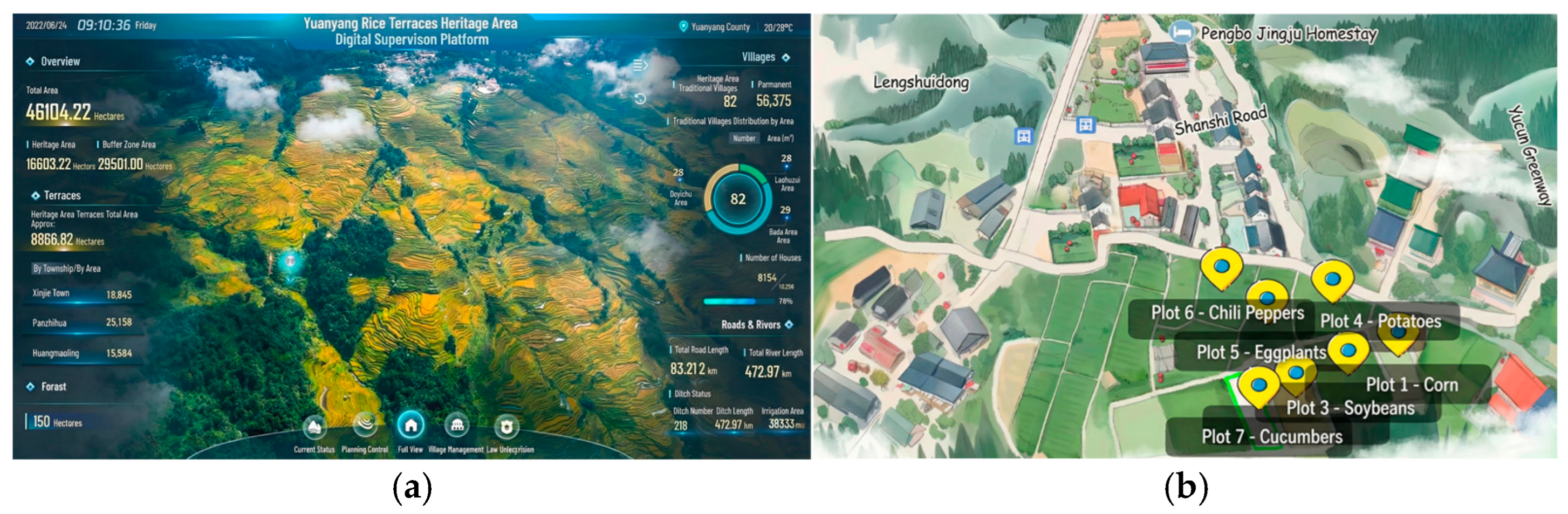Switch village distribution to Area (m²)
The image size is (1568, 514).
point(780,138)
